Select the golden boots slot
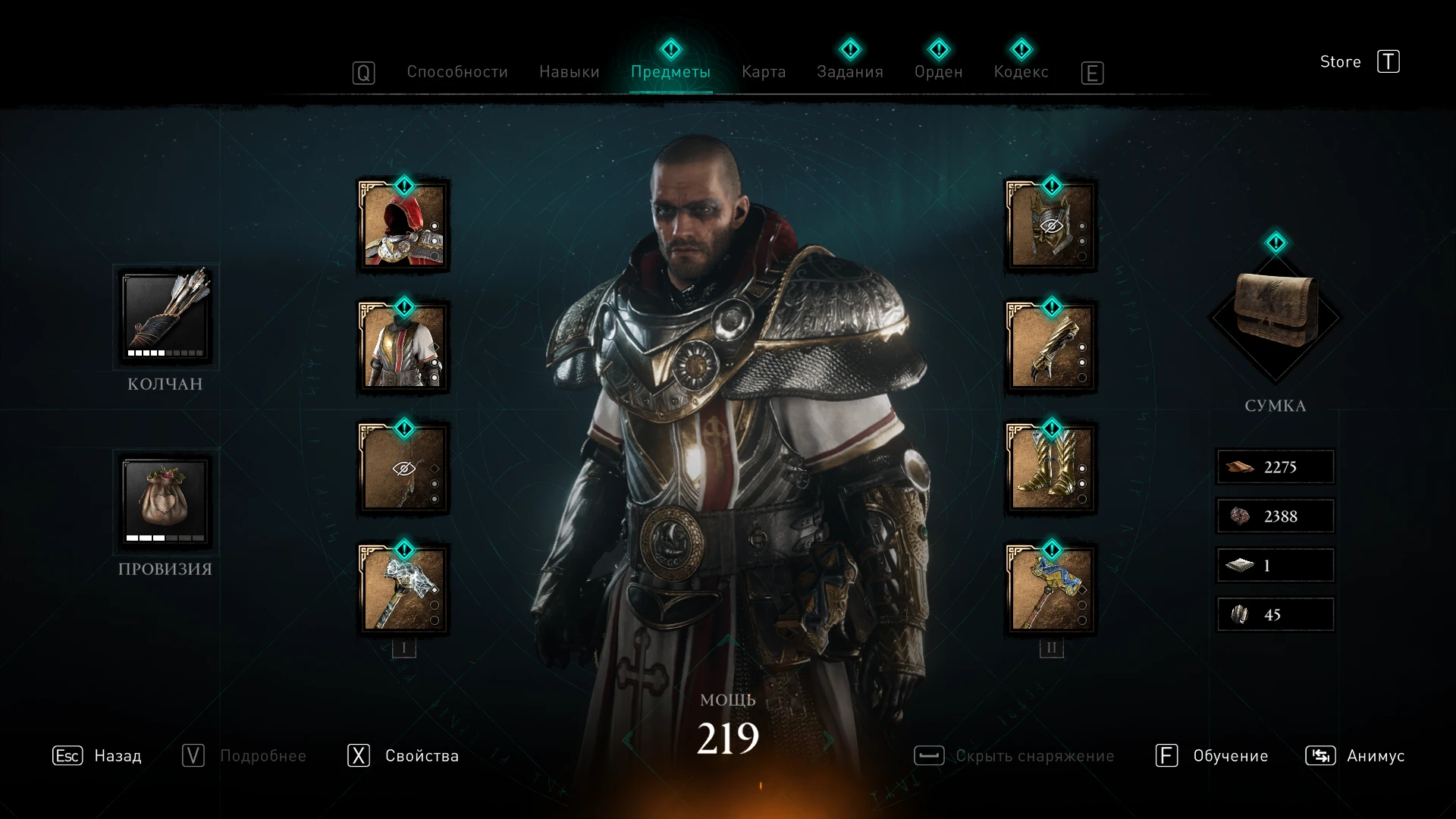 coord(1050,469)
